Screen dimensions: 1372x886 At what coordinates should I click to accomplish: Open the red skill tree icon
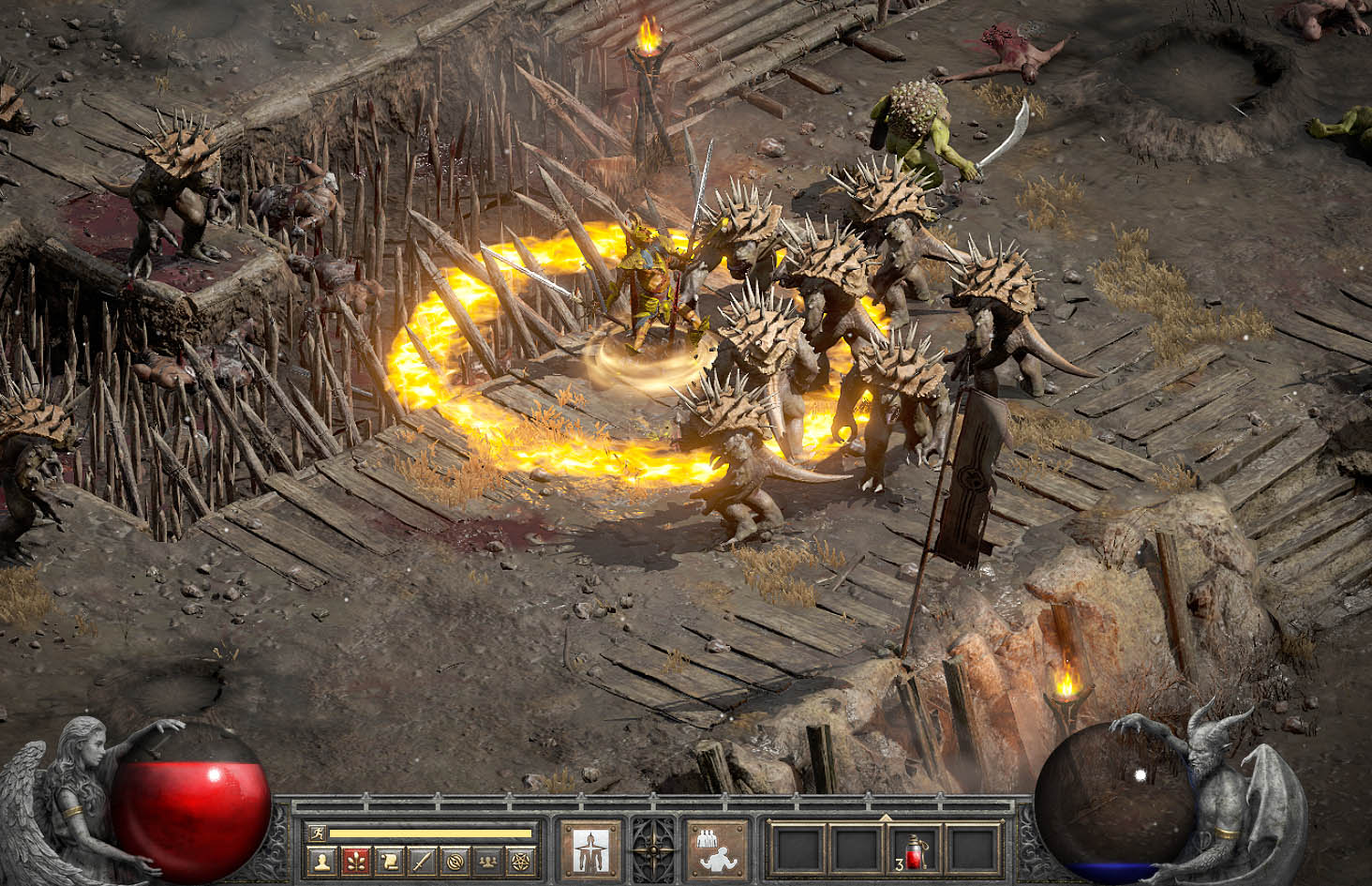(353, 859)
